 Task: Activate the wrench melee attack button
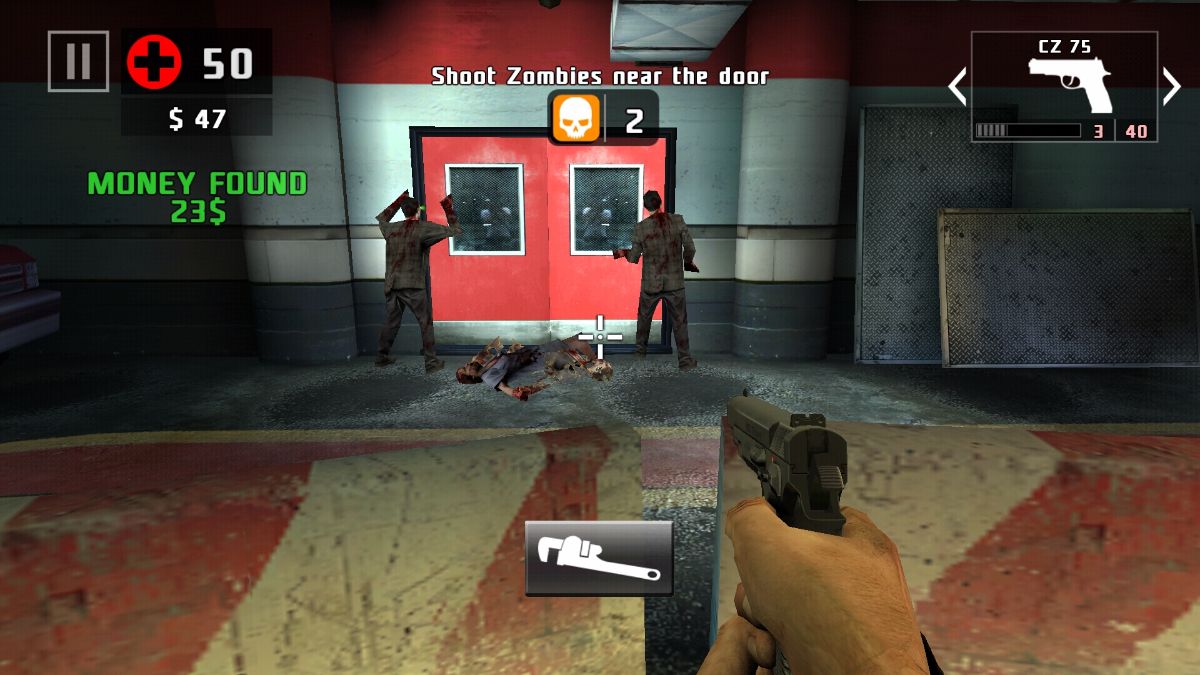[598, 558]
